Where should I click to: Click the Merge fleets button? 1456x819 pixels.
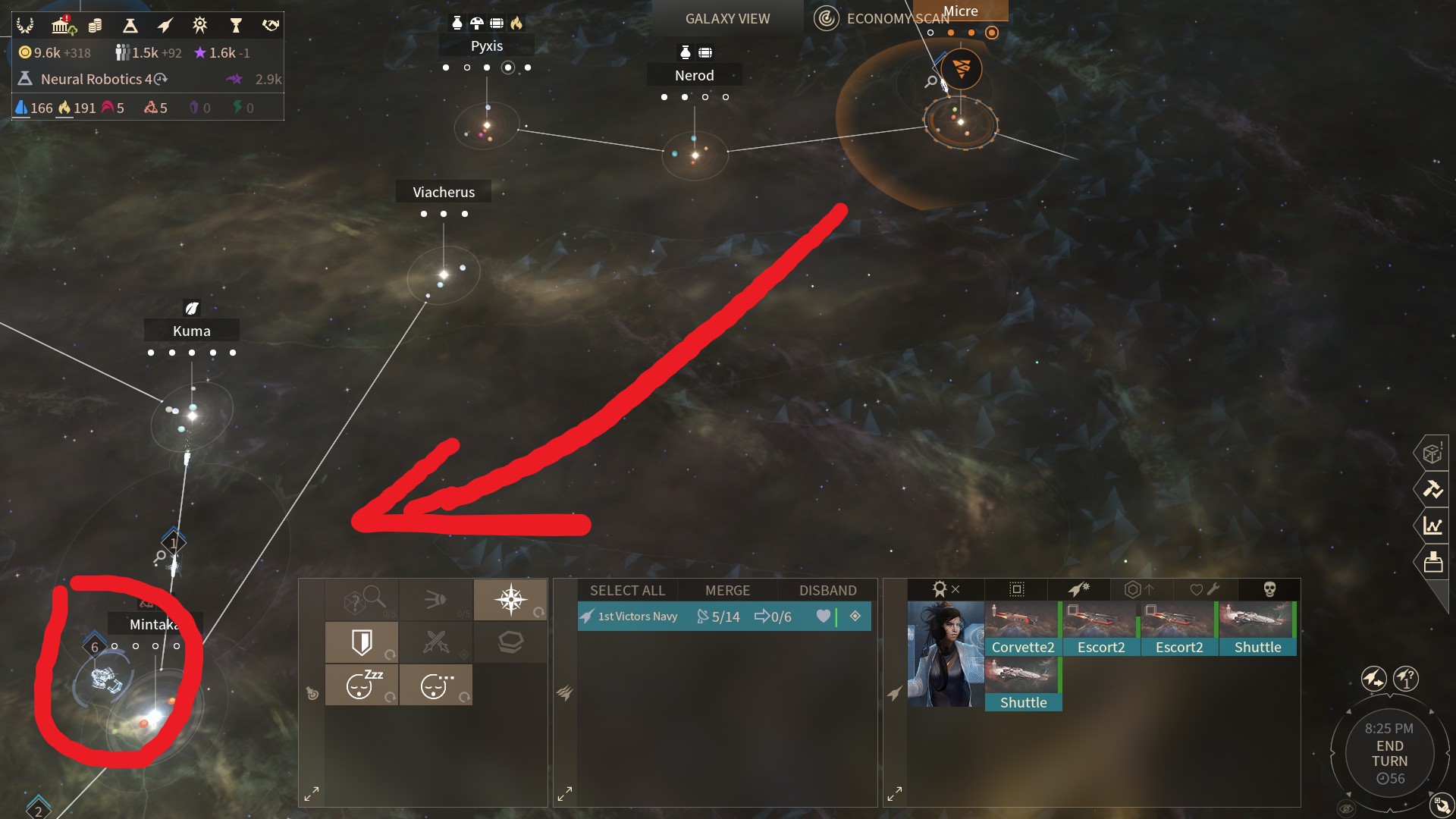pyautogui.click(x=727, y=591)
